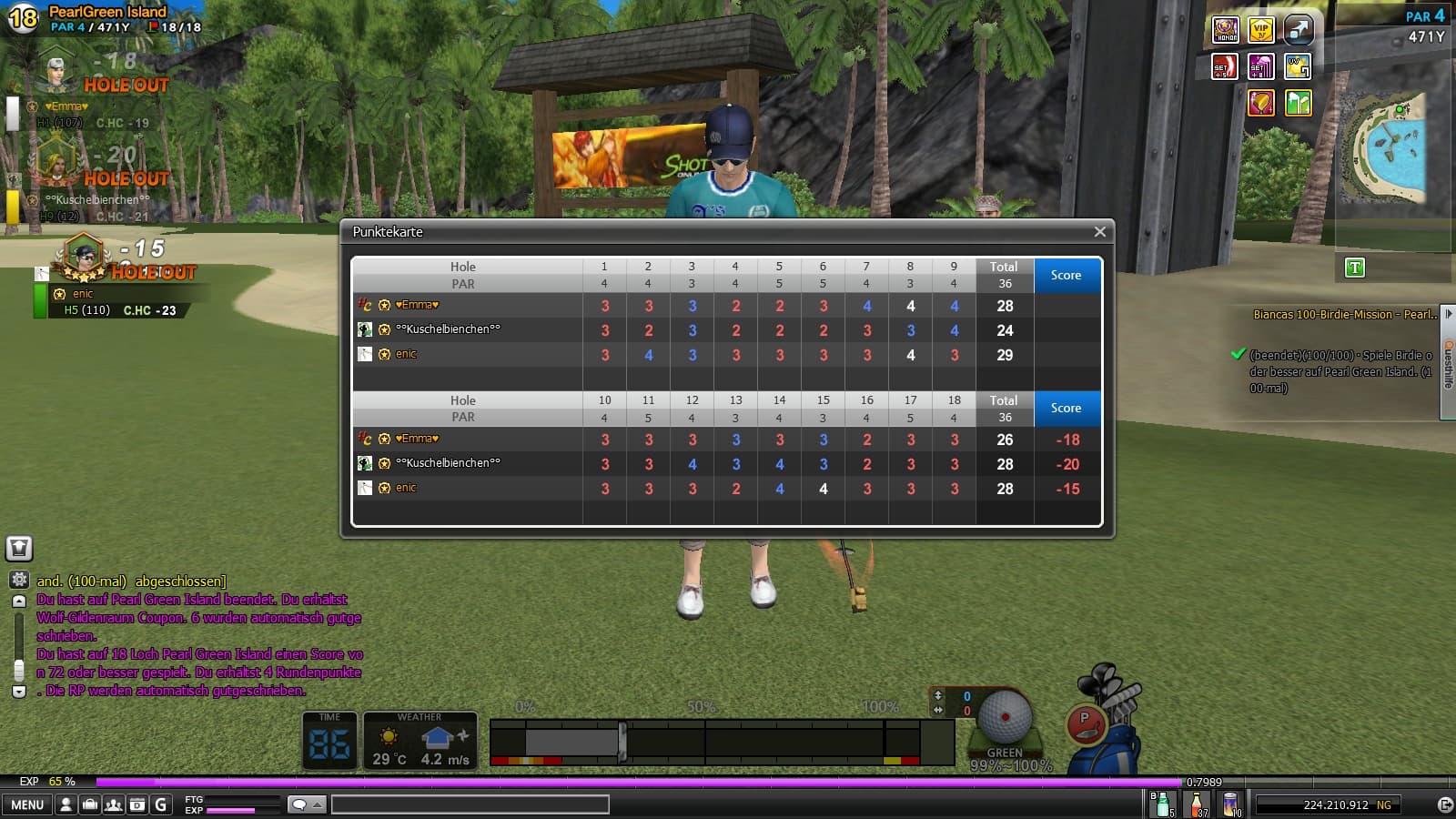This screenshot has height=819, width=1456.
Task: Show the friends list icon
Action: tap(113, 804)
